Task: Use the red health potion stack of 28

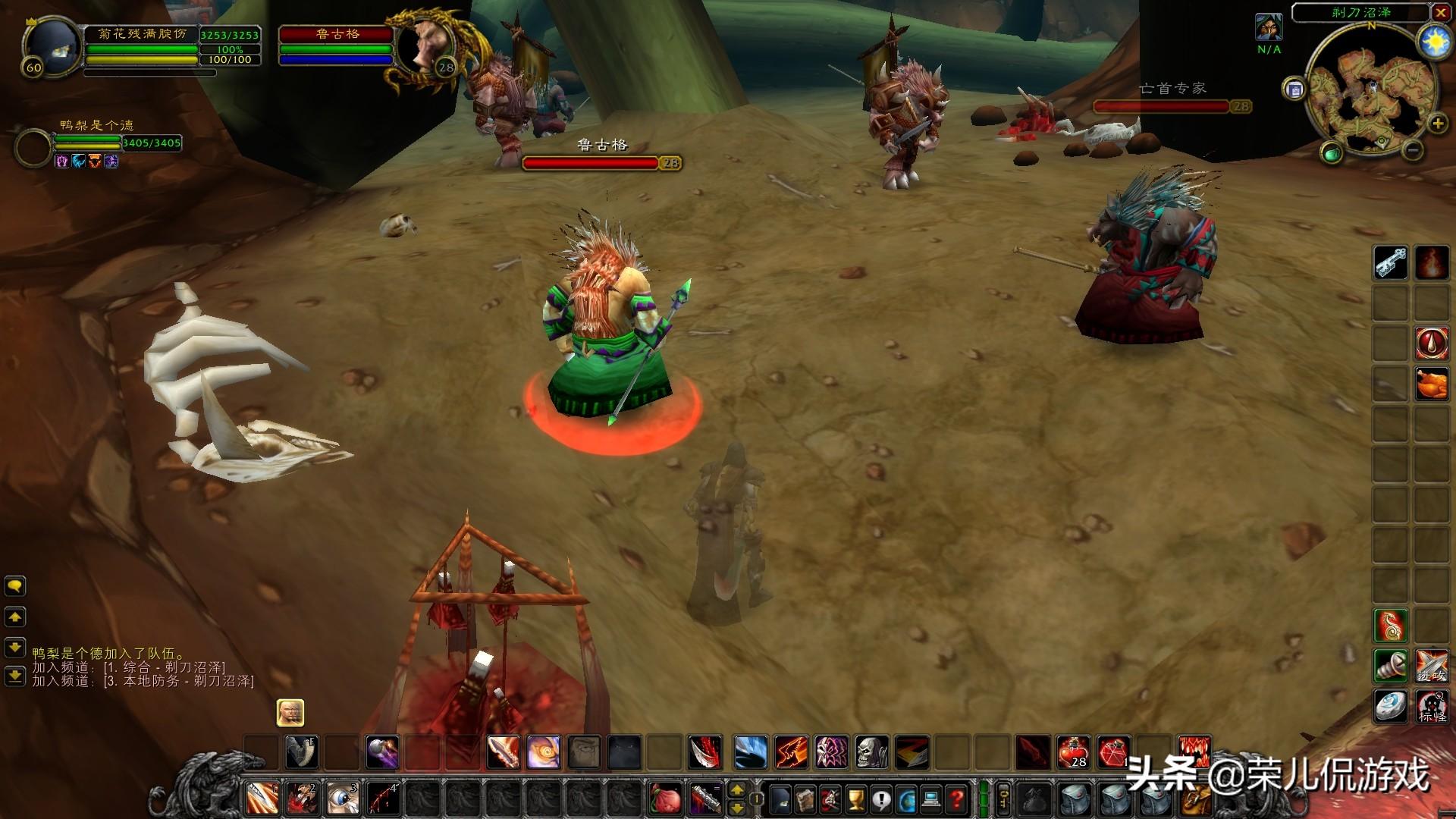Action: point(1073,752)
